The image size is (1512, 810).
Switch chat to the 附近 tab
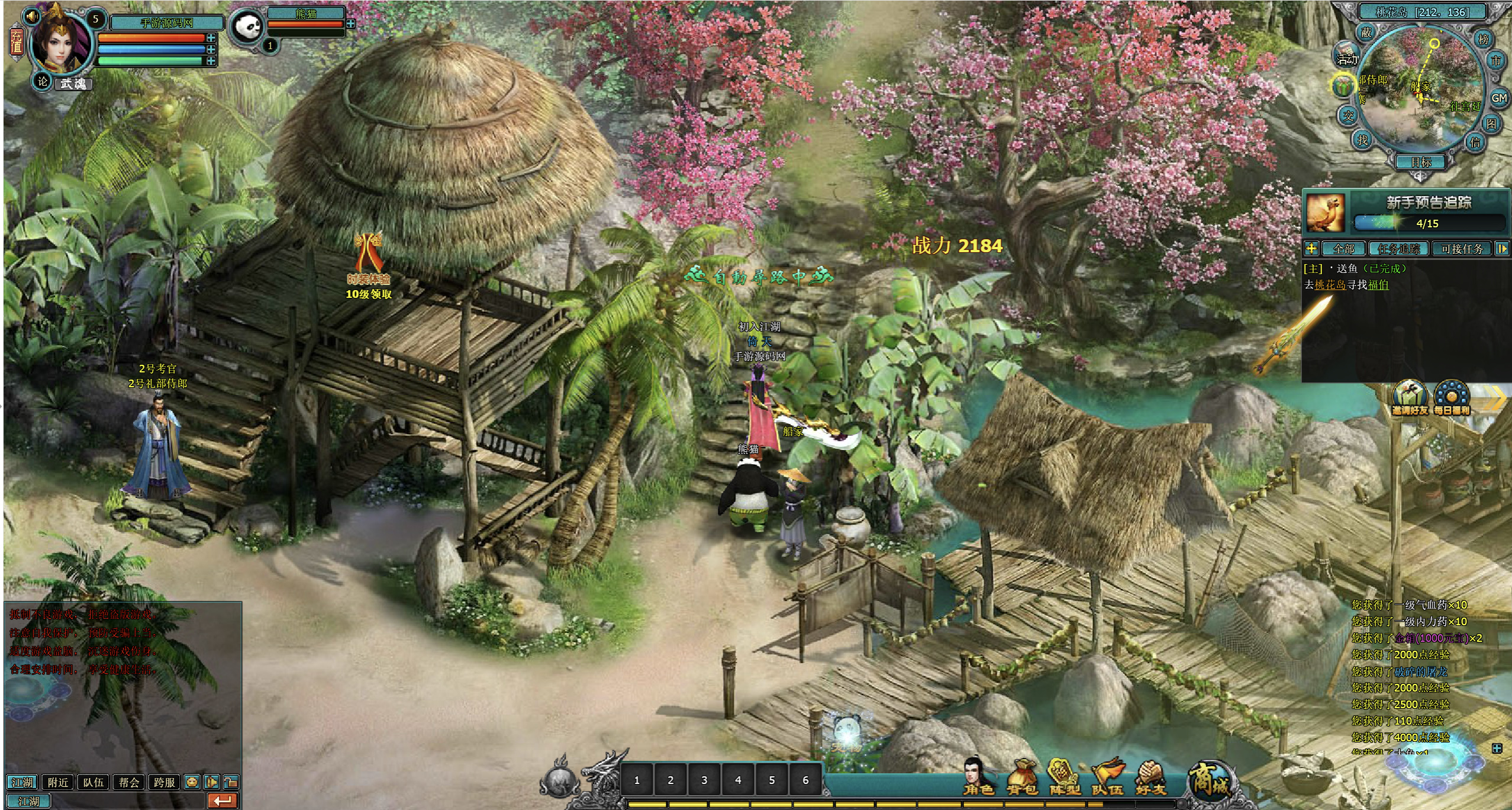click(58, 782)
